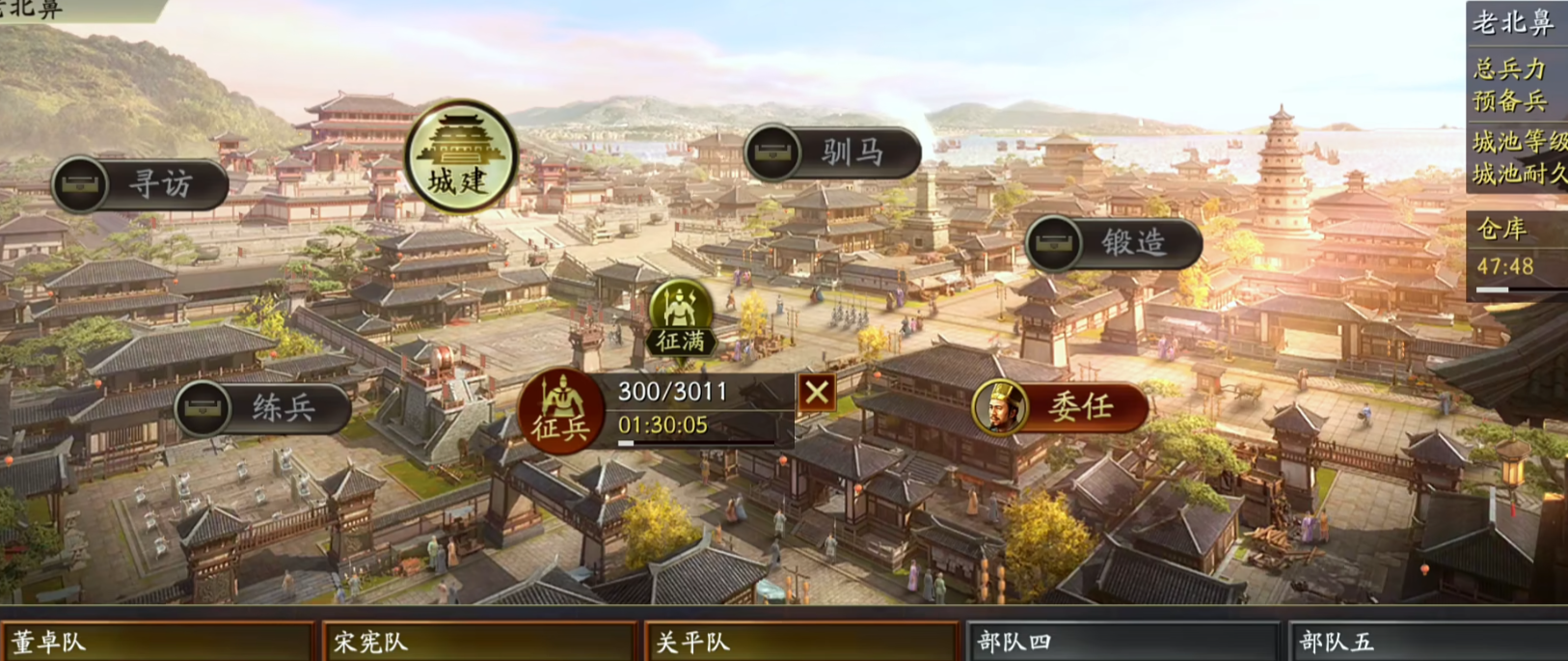1568x661 pixels.
Task: Choose the 练兵 troop training button
Action: pos(262,407)
